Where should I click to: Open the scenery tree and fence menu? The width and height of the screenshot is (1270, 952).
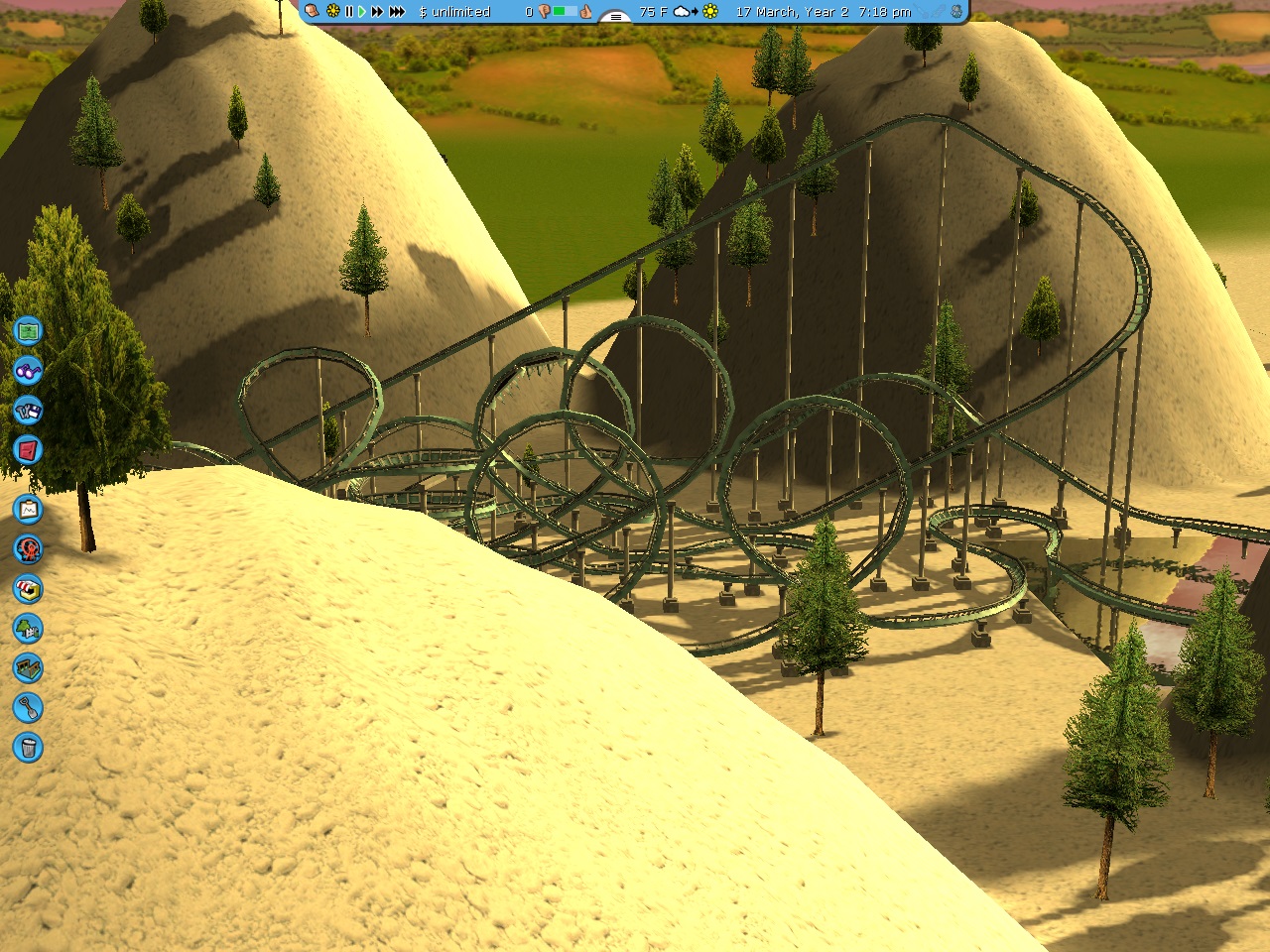pyautogui.click(x=28, y=629)
